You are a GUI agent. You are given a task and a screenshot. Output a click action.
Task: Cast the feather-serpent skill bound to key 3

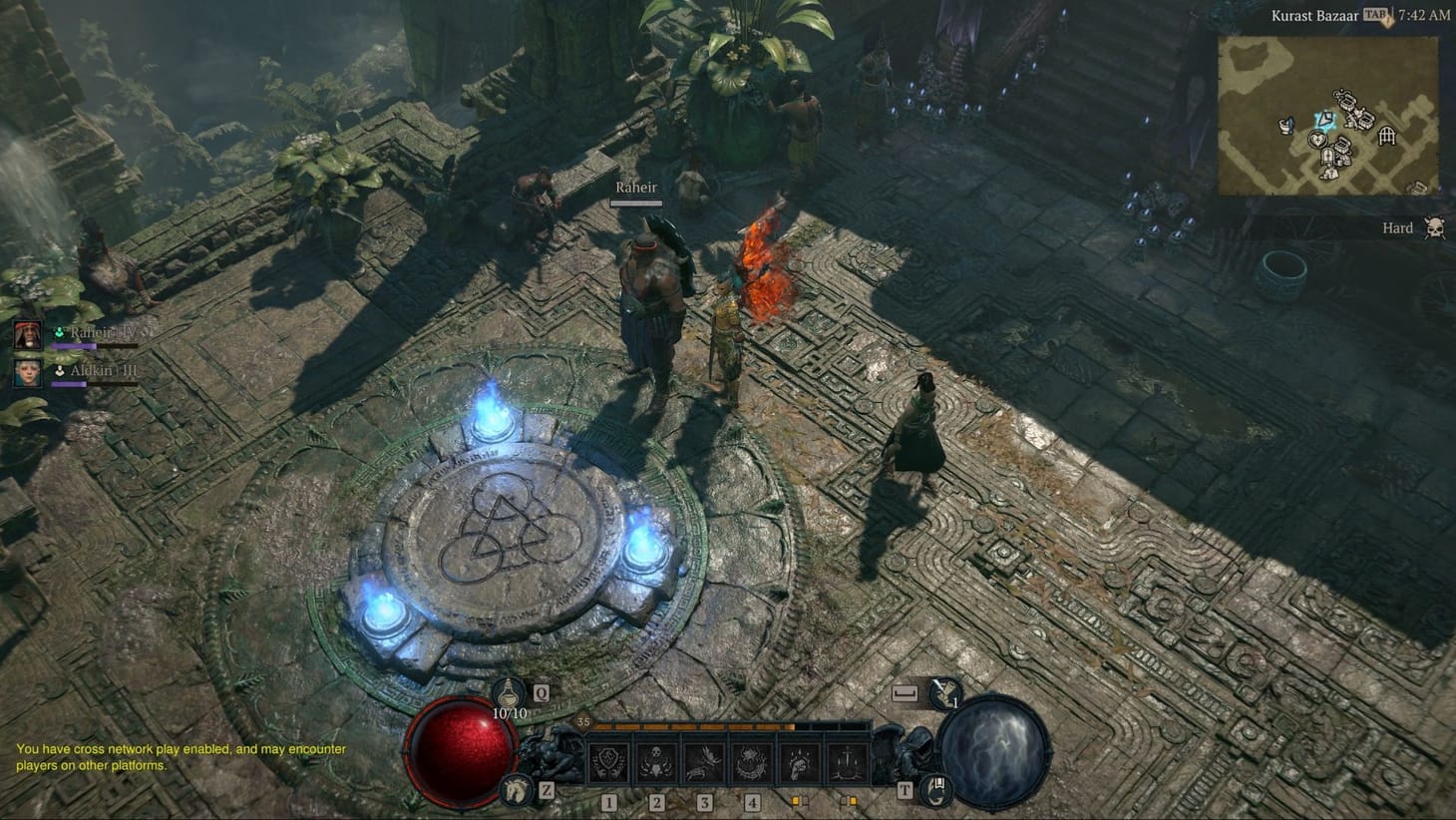pyautogui.click(x=702, y=760)
